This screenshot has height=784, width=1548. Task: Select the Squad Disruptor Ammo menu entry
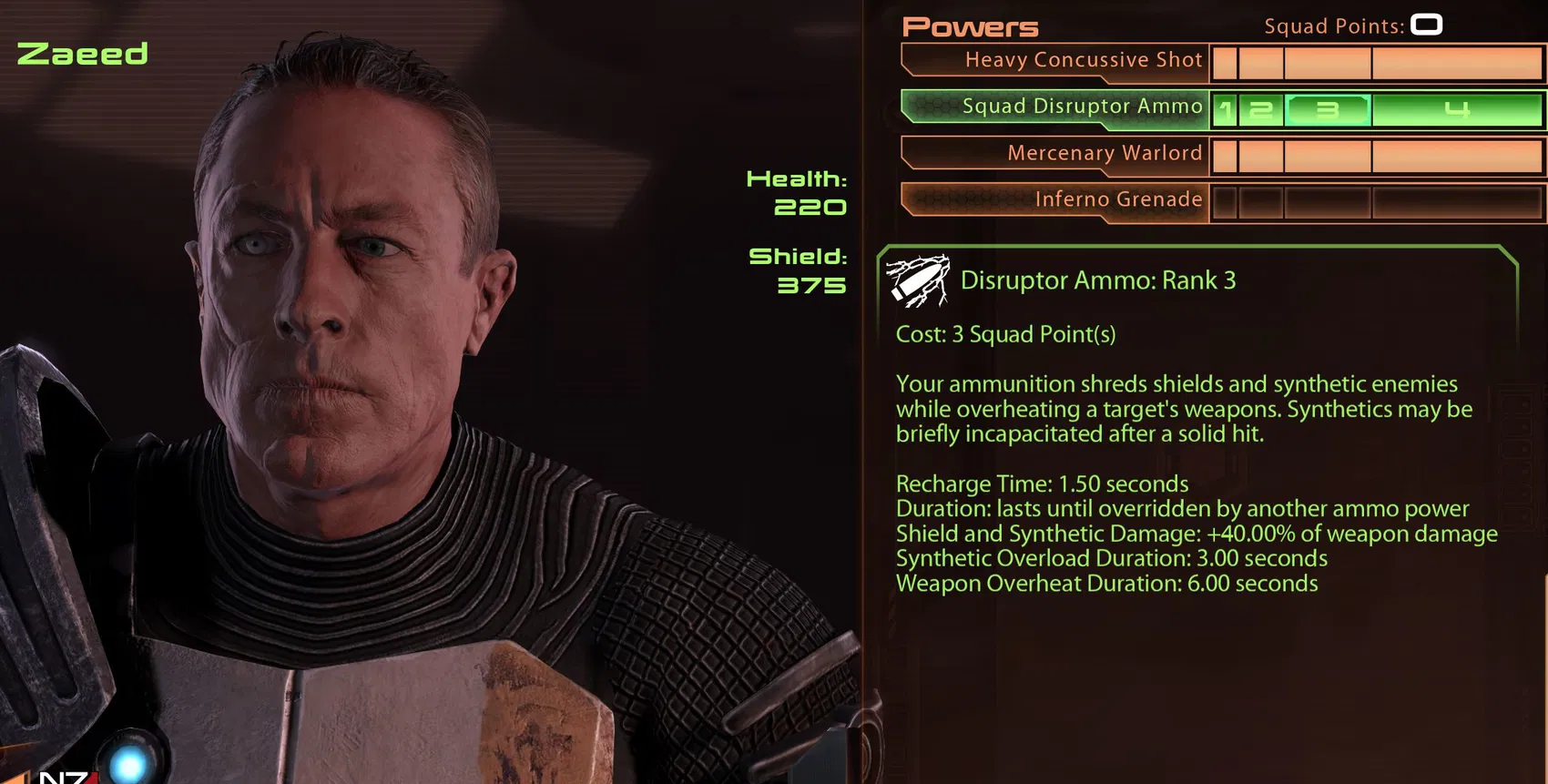click(1083, 107)
